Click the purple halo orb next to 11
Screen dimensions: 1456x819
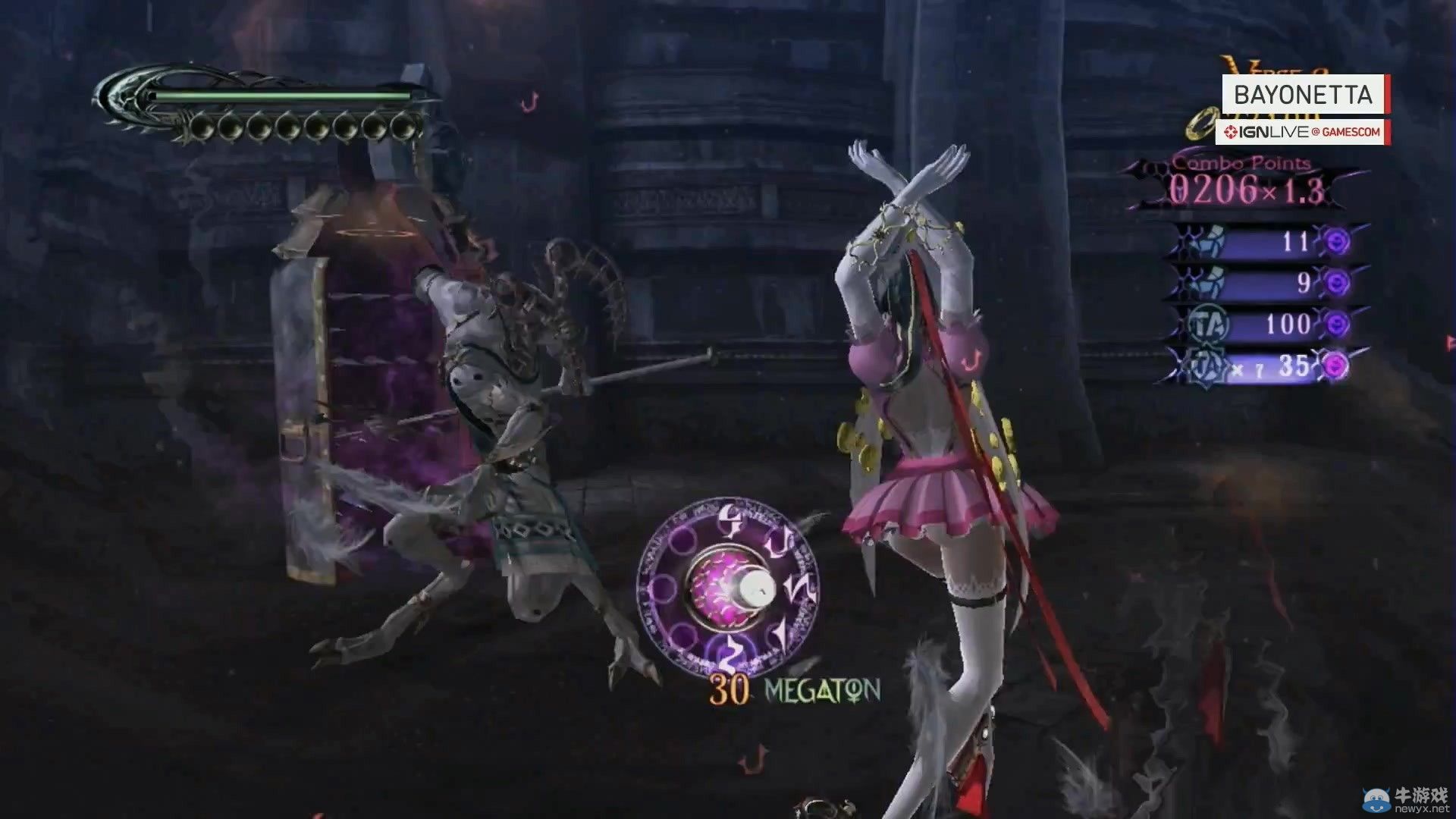click(x=1338, y=240)
